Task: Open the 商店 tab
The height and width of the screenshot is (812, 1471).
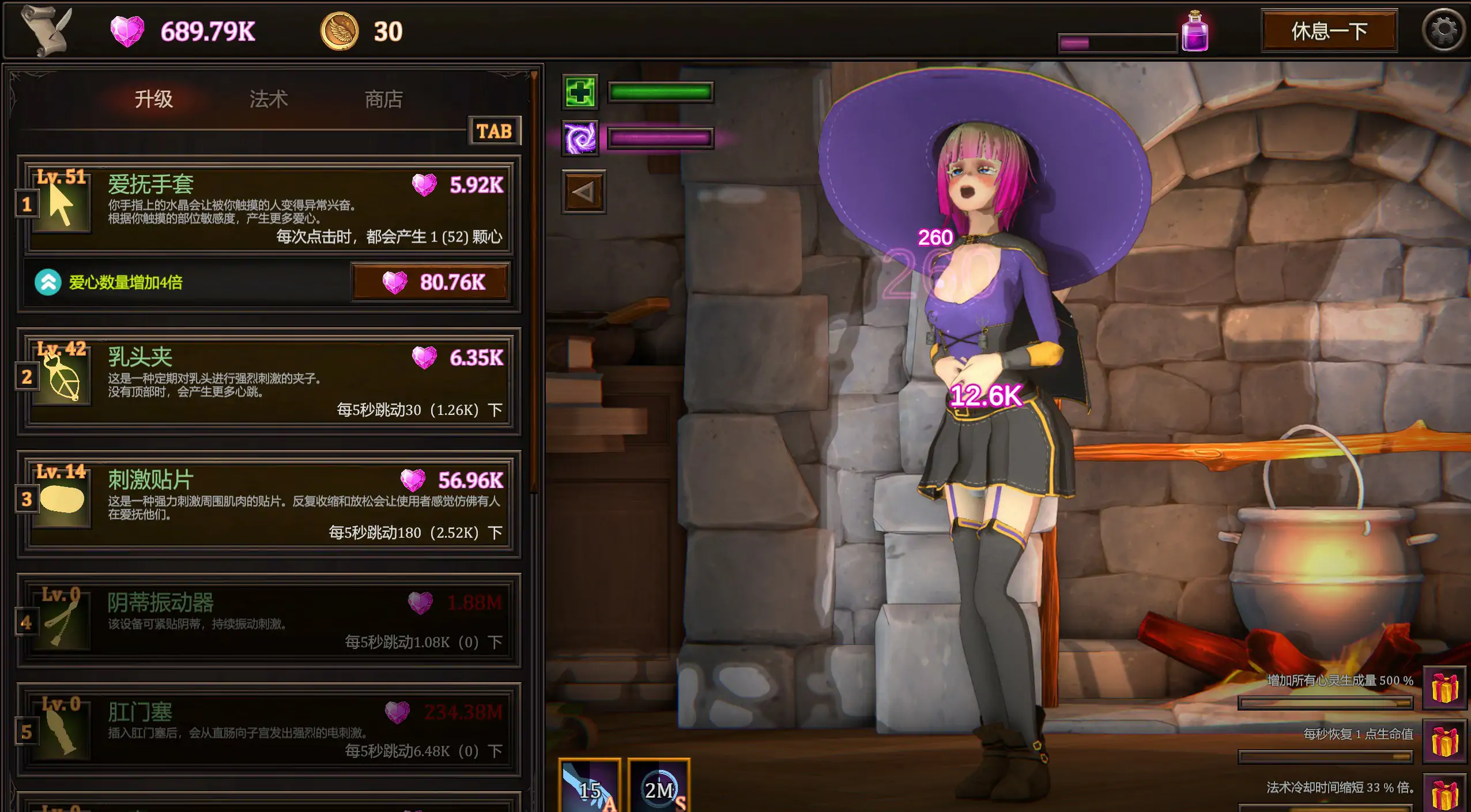Action: (x=383, y=99)
